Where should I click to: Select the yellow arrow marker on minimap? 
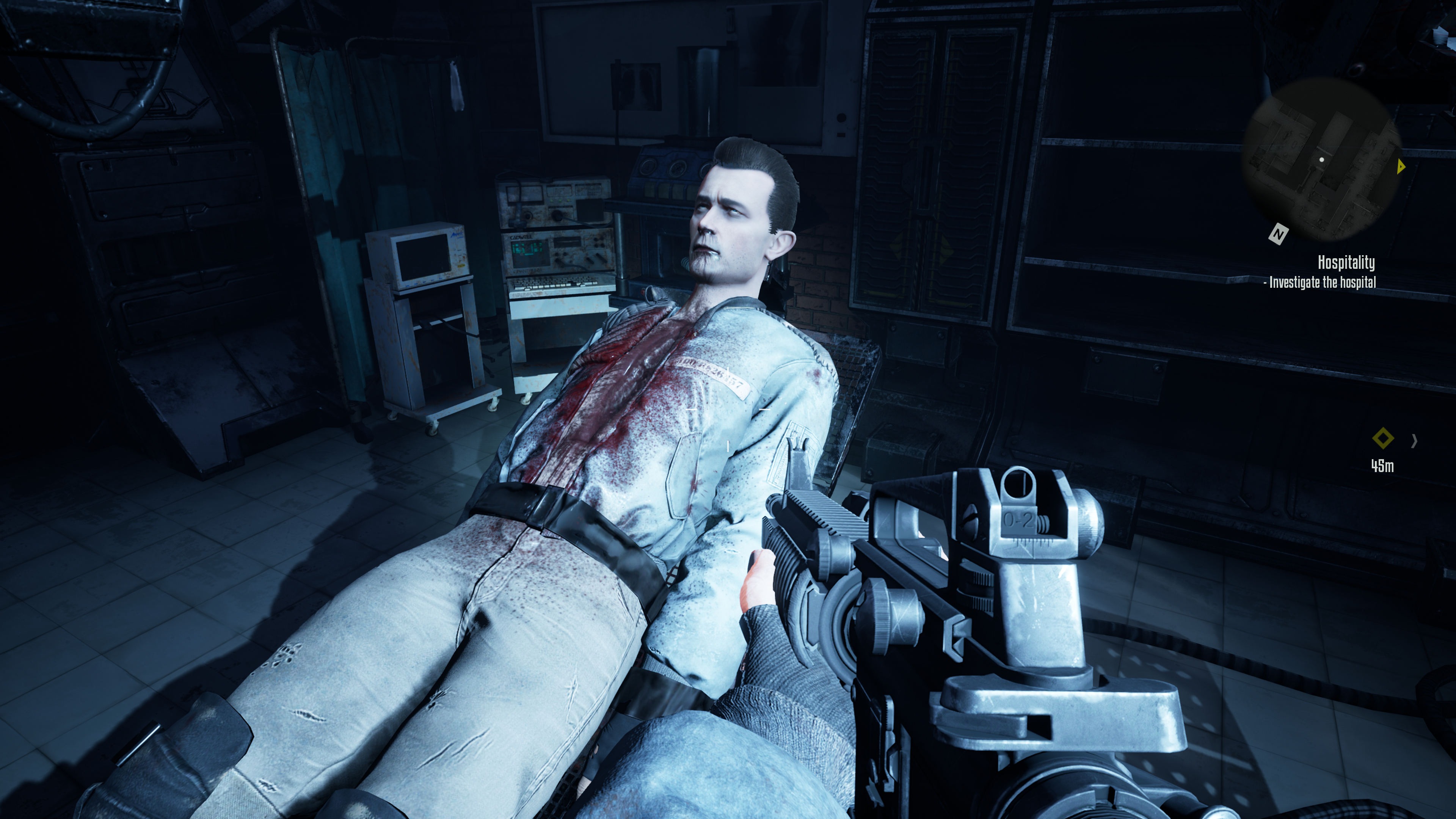(x=1401, y=166)
